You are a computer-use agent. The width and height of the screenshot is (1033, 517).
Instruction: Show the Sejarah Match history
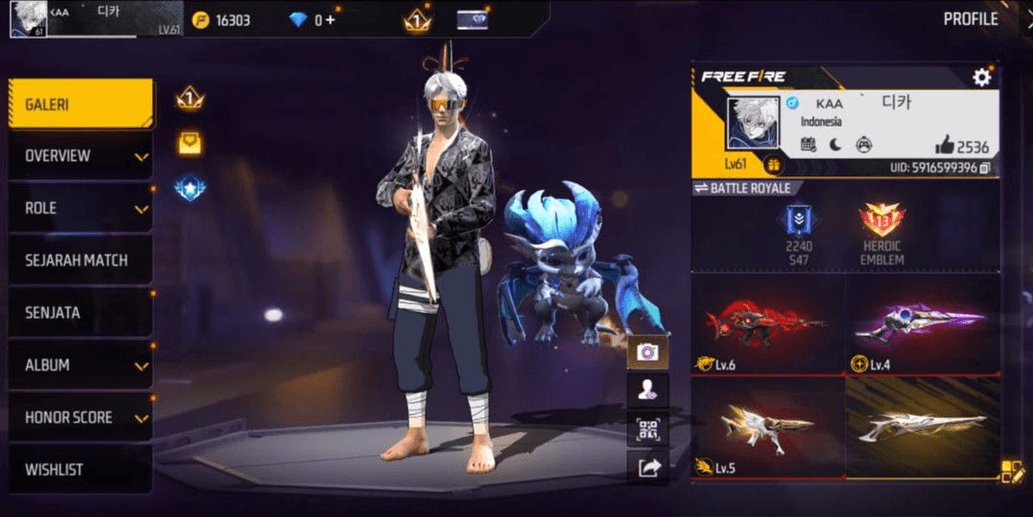click(80, 260)
